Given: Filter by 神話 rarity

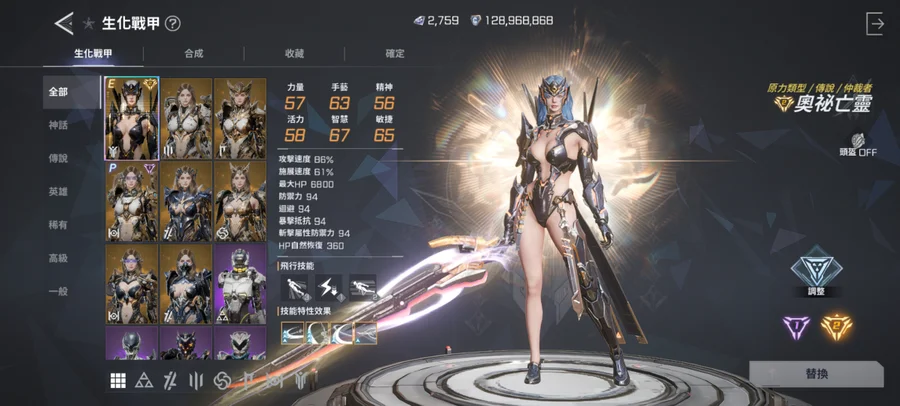Looking at the screenshot, I should 59,125.
